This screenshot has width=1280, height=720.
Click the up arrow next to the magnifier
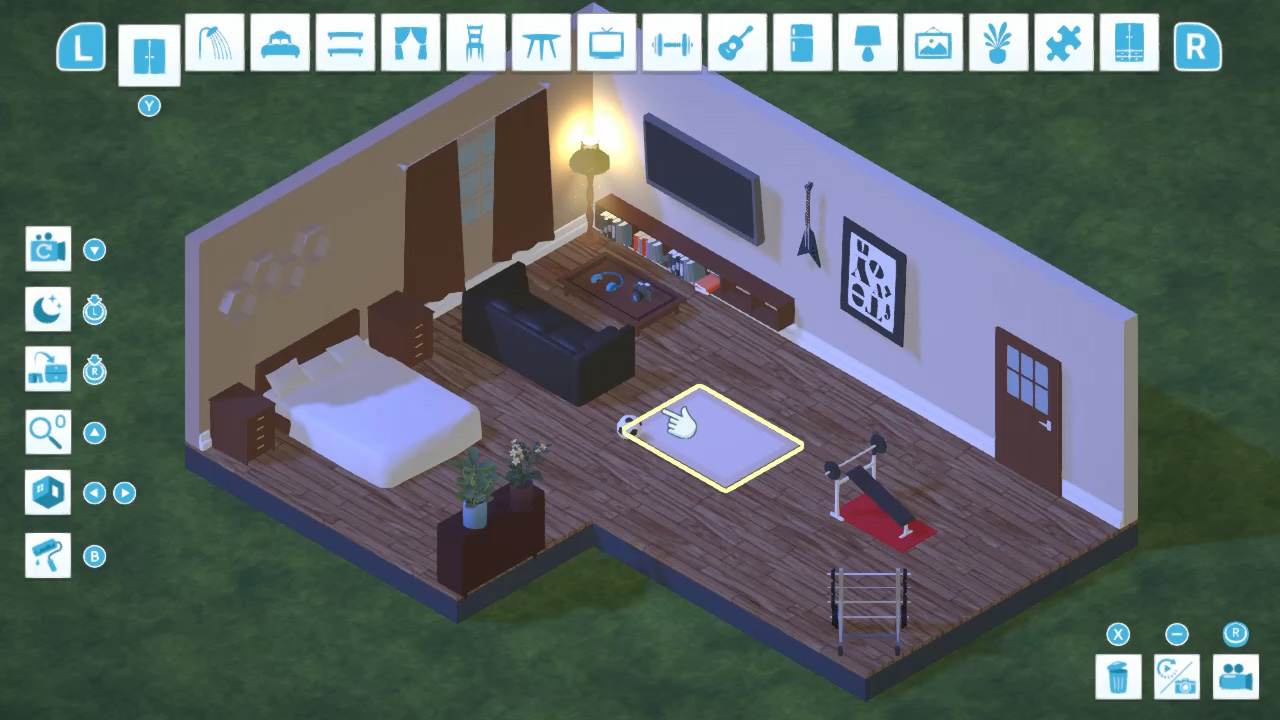(95, 432)
